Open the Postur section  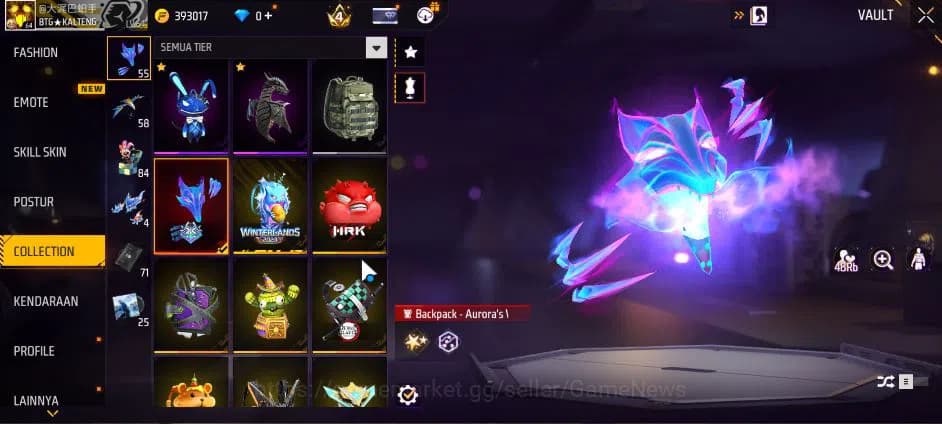pyautogui.click(x=34, y=202)
